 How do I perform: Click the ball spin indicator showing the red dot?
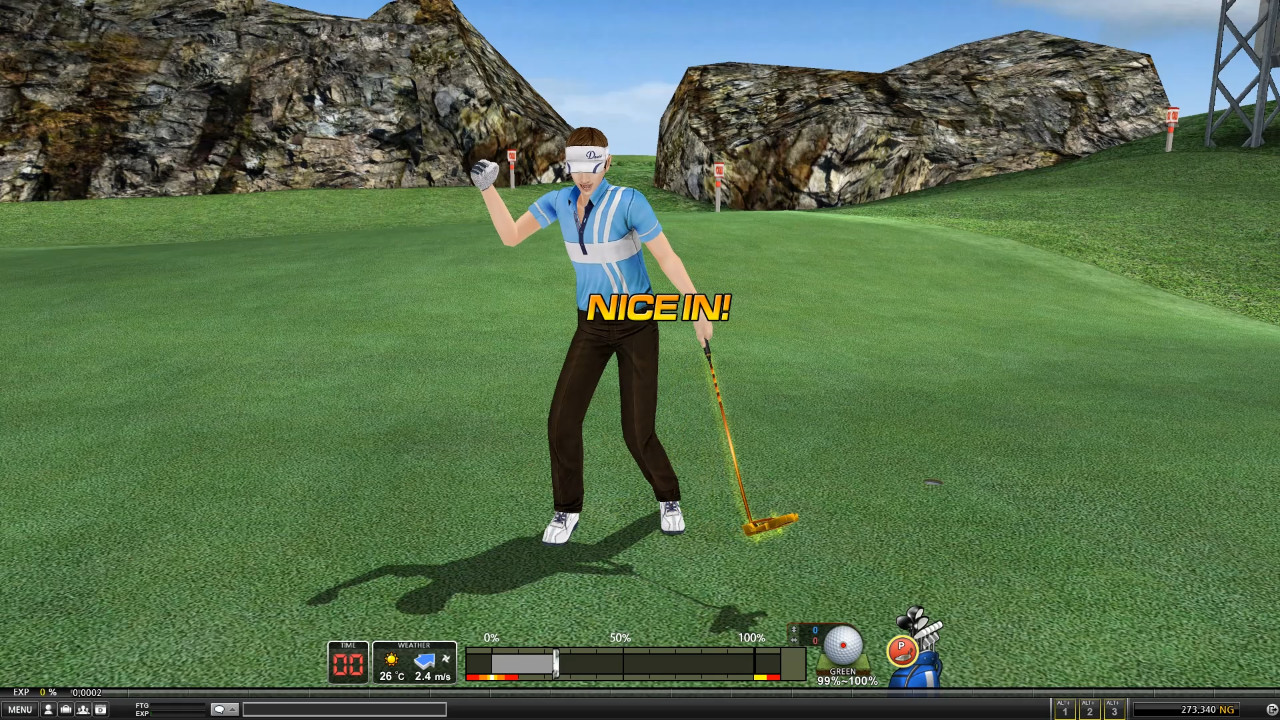pyautogui.click(x=843, y=645)
